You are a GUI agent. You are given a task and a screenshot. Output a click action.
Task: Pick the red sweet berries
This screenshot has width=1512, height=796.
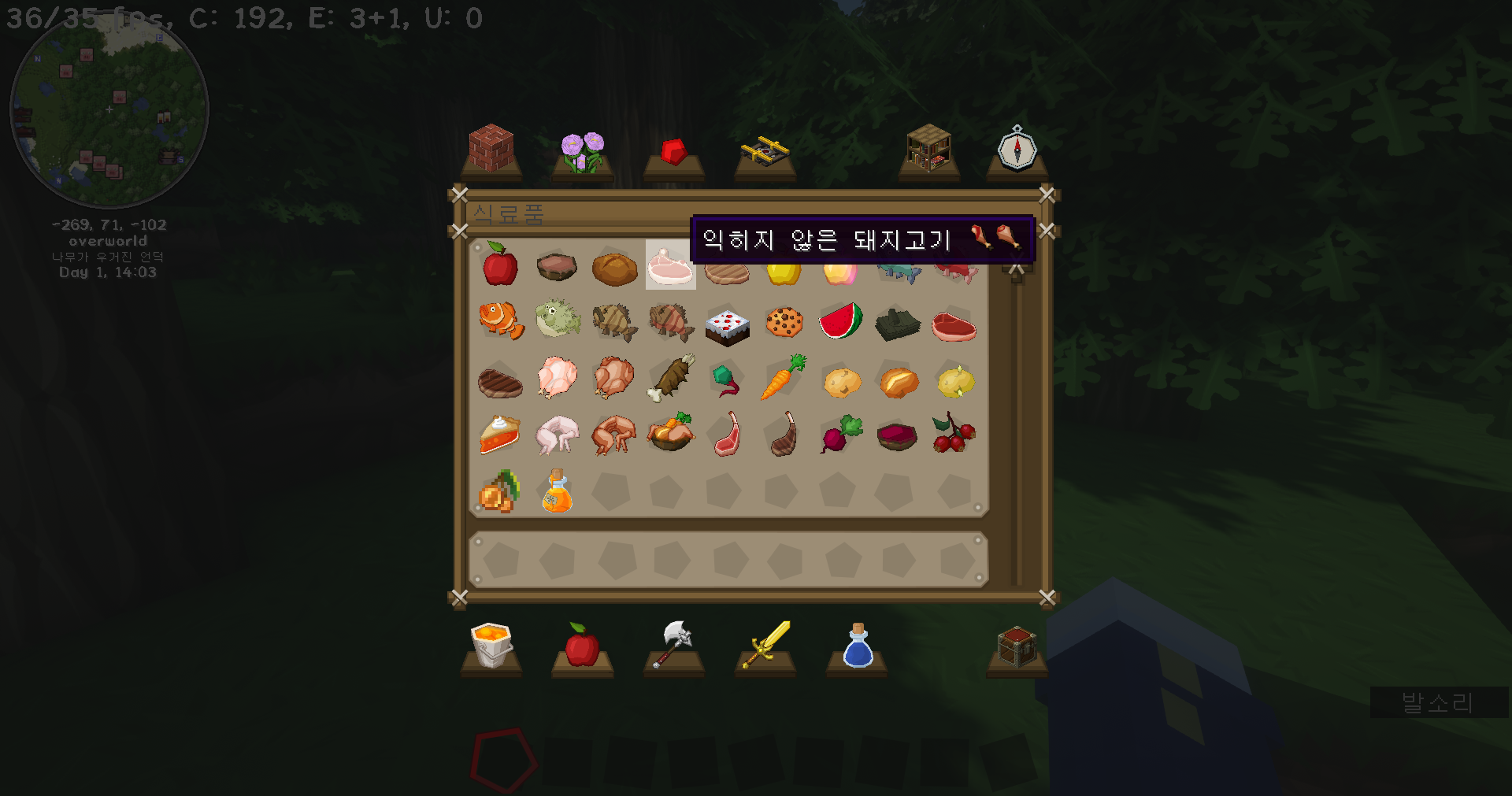[x=954, y=434]
